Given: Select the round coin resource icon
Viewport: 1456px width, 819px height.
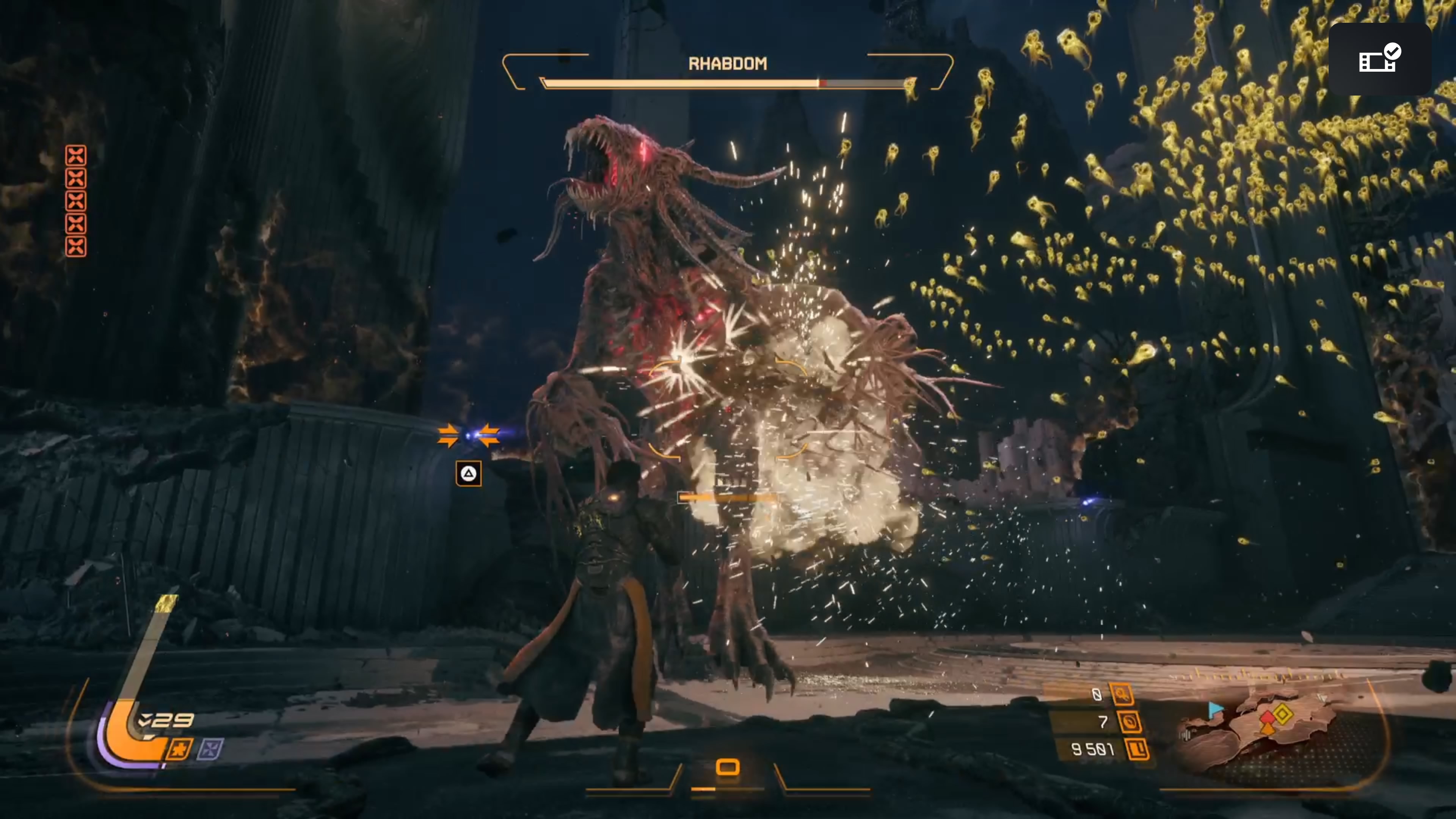Looking at the screenshot, I should click(x=1129, y=722).
